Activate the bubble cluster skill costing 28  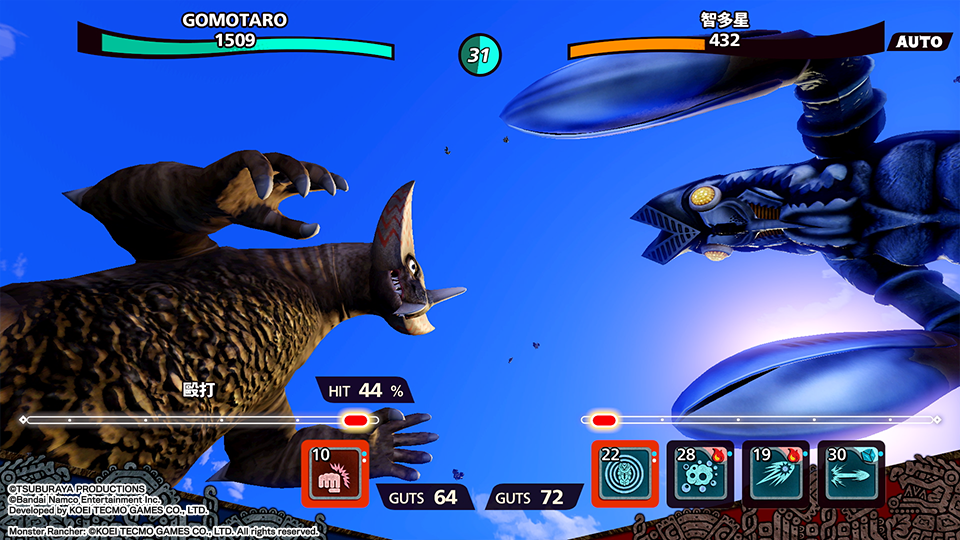(700, 473)
